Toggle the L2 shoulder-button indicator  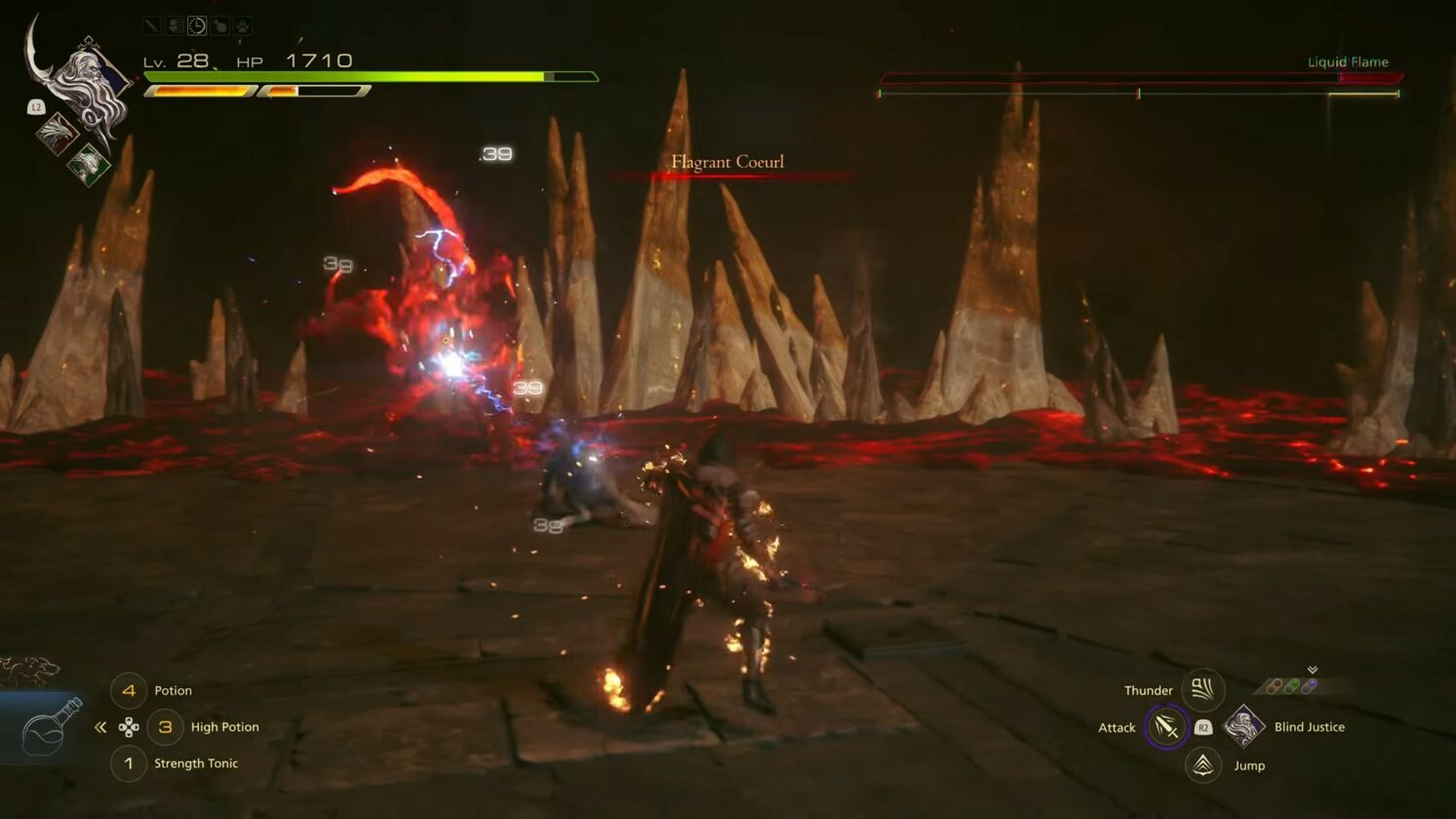[x=37, y=107]
